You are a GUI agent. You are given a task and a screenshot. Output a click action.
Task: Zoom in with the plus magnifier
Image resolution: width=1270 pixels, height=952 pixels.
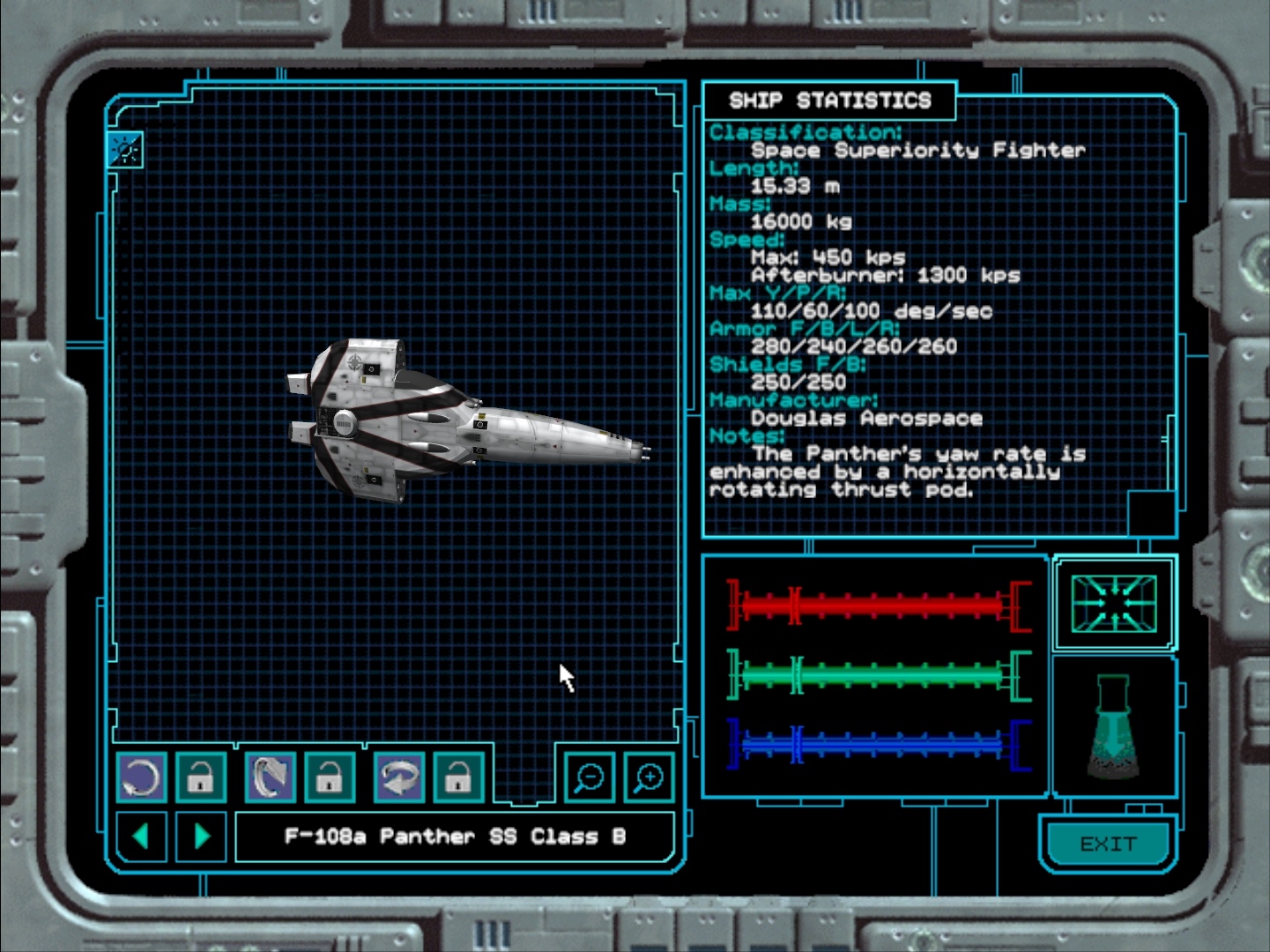649,777
